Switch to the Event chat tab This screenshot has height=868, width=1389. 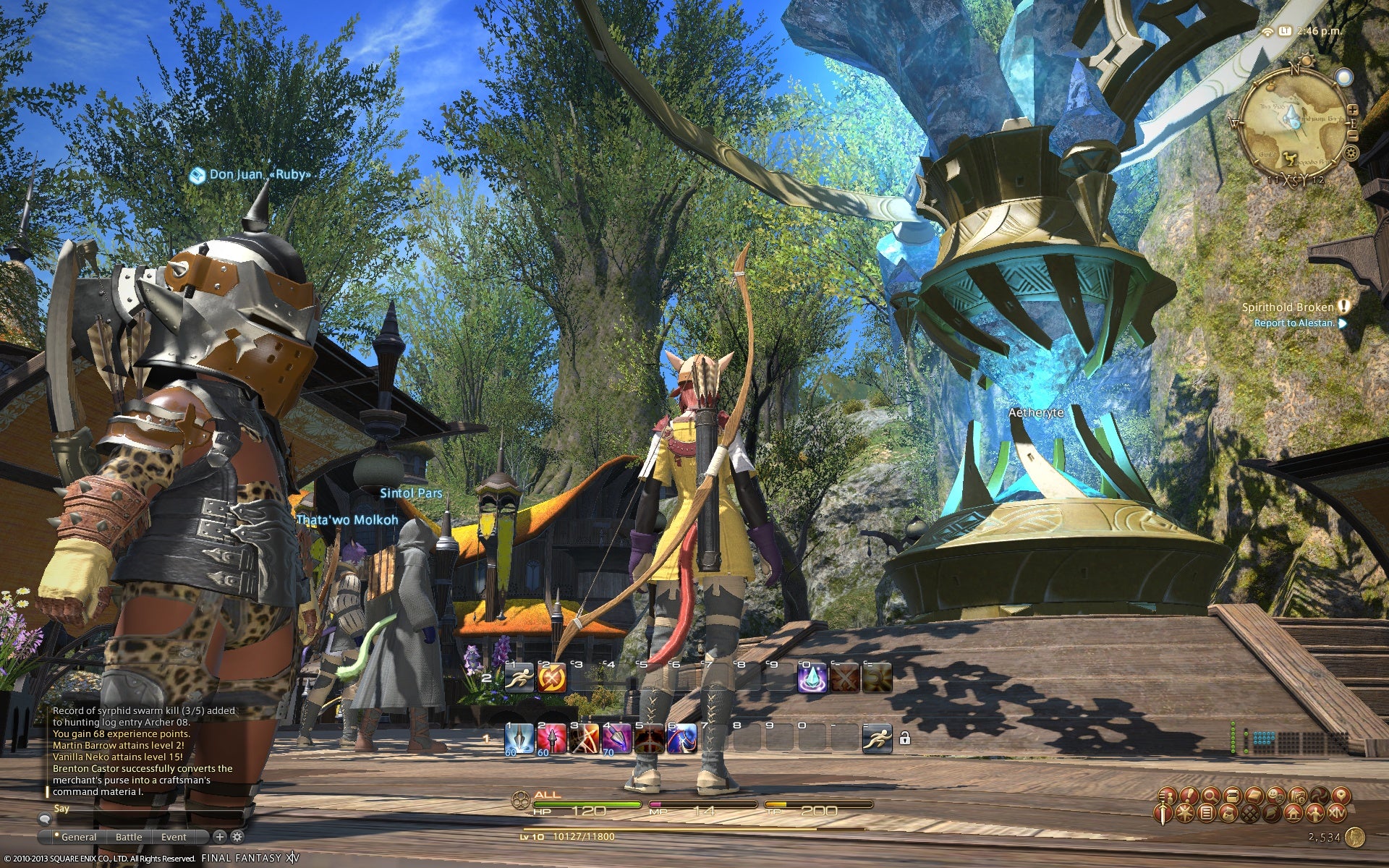[x=174, y=837]
